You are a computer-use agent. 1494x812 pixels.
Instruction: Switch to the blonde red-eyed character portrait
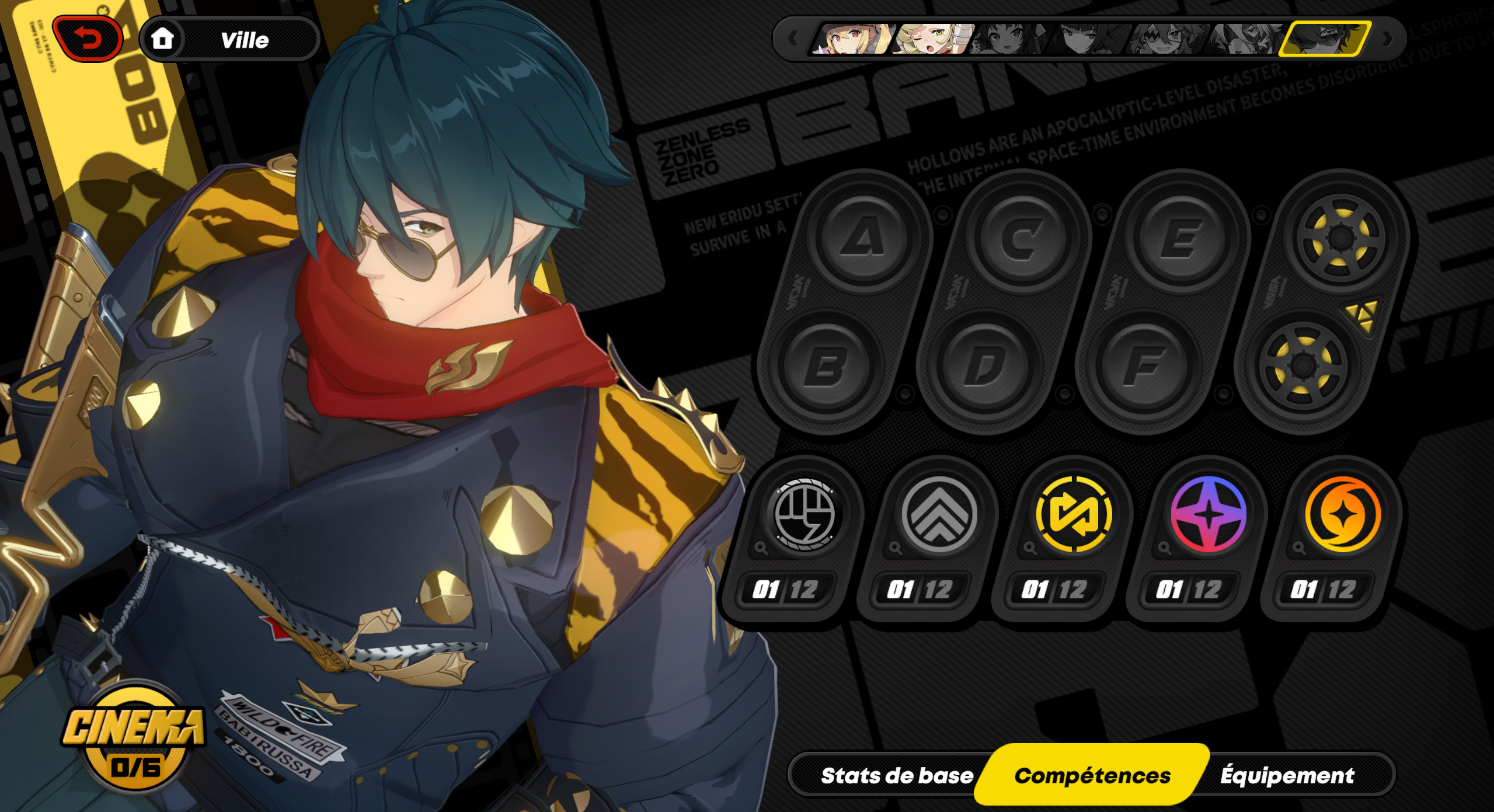(852, 39)
